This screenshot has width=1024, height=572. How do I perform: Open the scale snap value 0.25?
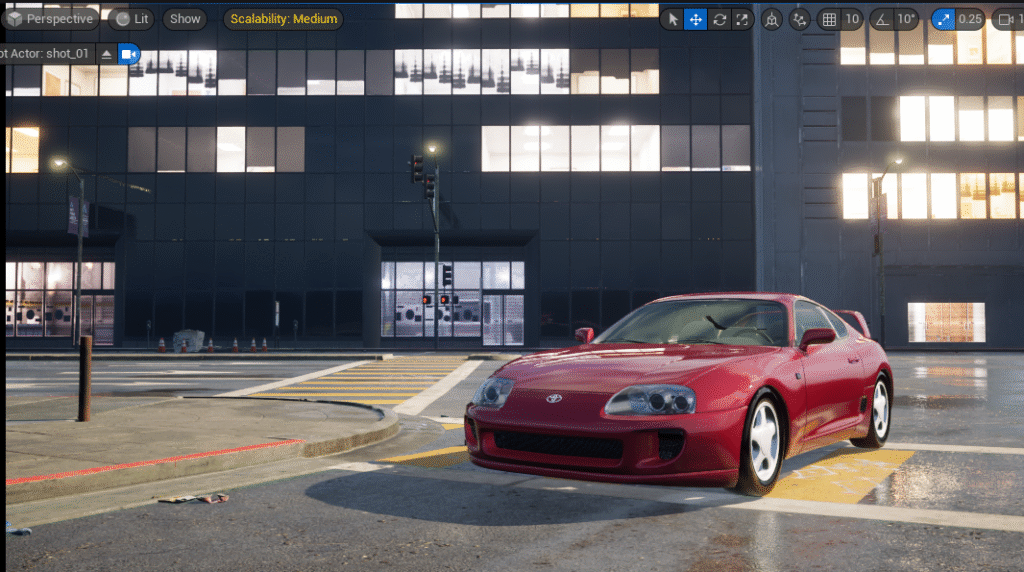[969, 19]
